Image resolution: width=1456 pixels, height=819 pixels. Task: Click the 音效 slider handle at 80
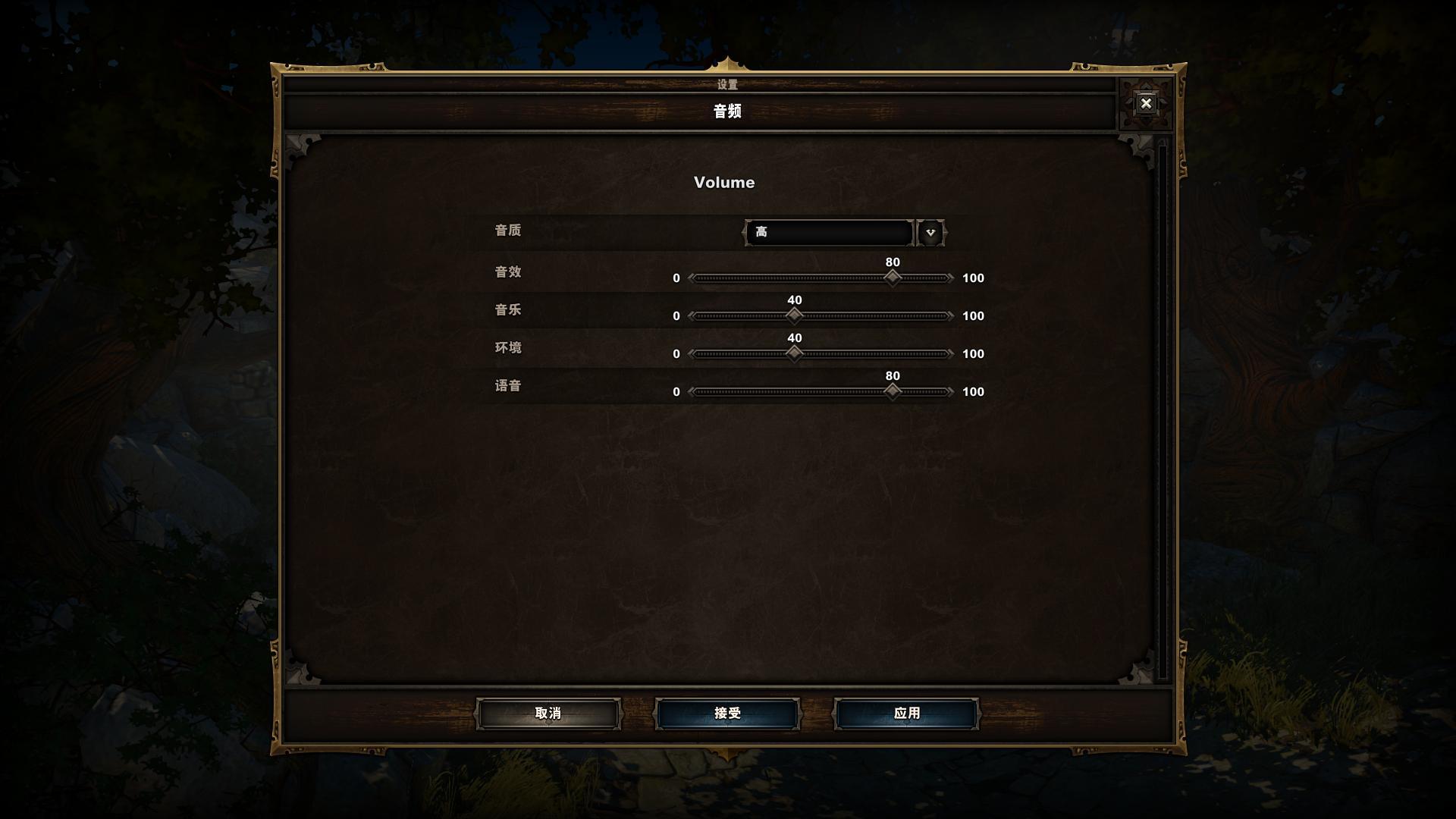tap(893, 278)
